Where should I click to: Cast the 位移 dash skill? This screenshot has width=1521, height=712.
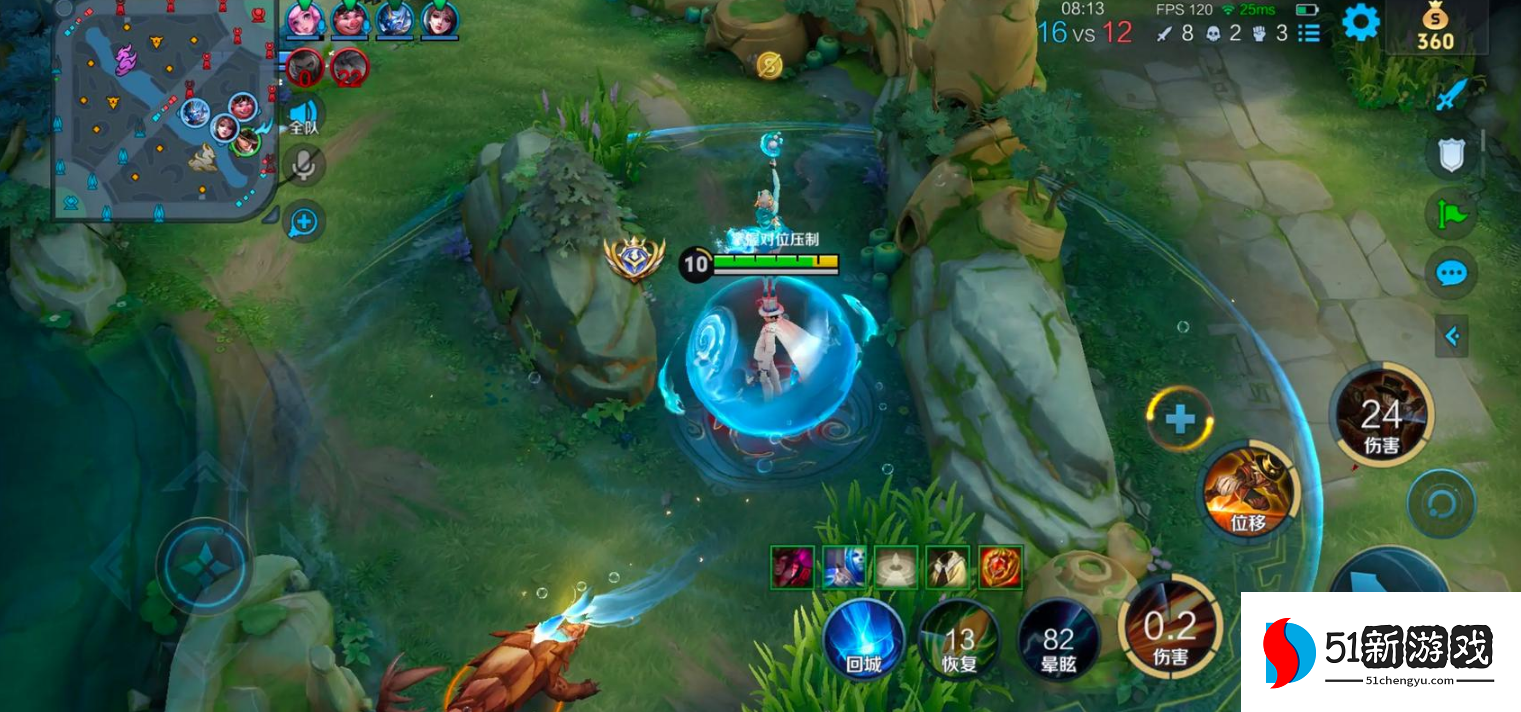click(x=1248, y=492)
